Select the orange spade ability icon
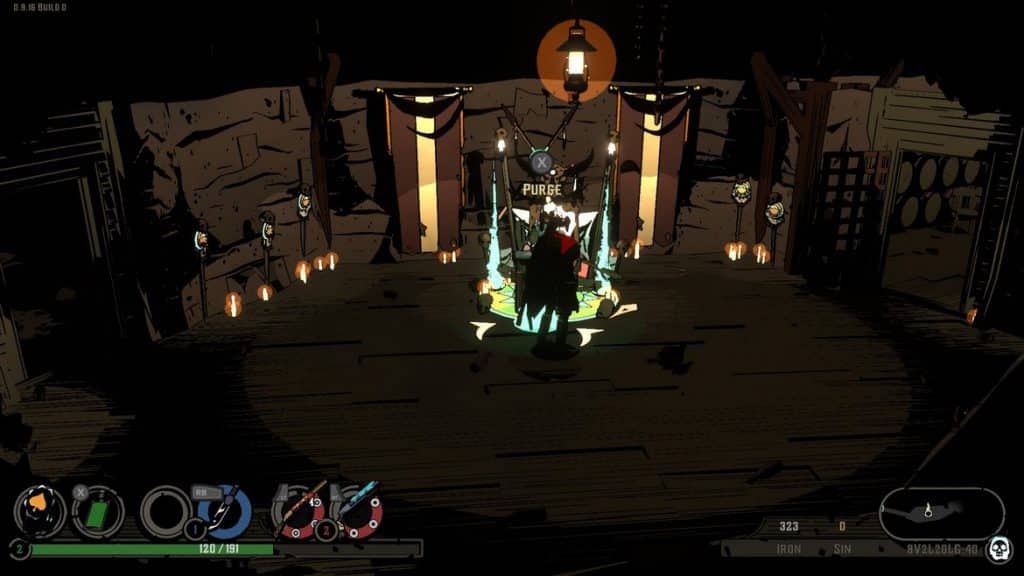 (39, 510)
